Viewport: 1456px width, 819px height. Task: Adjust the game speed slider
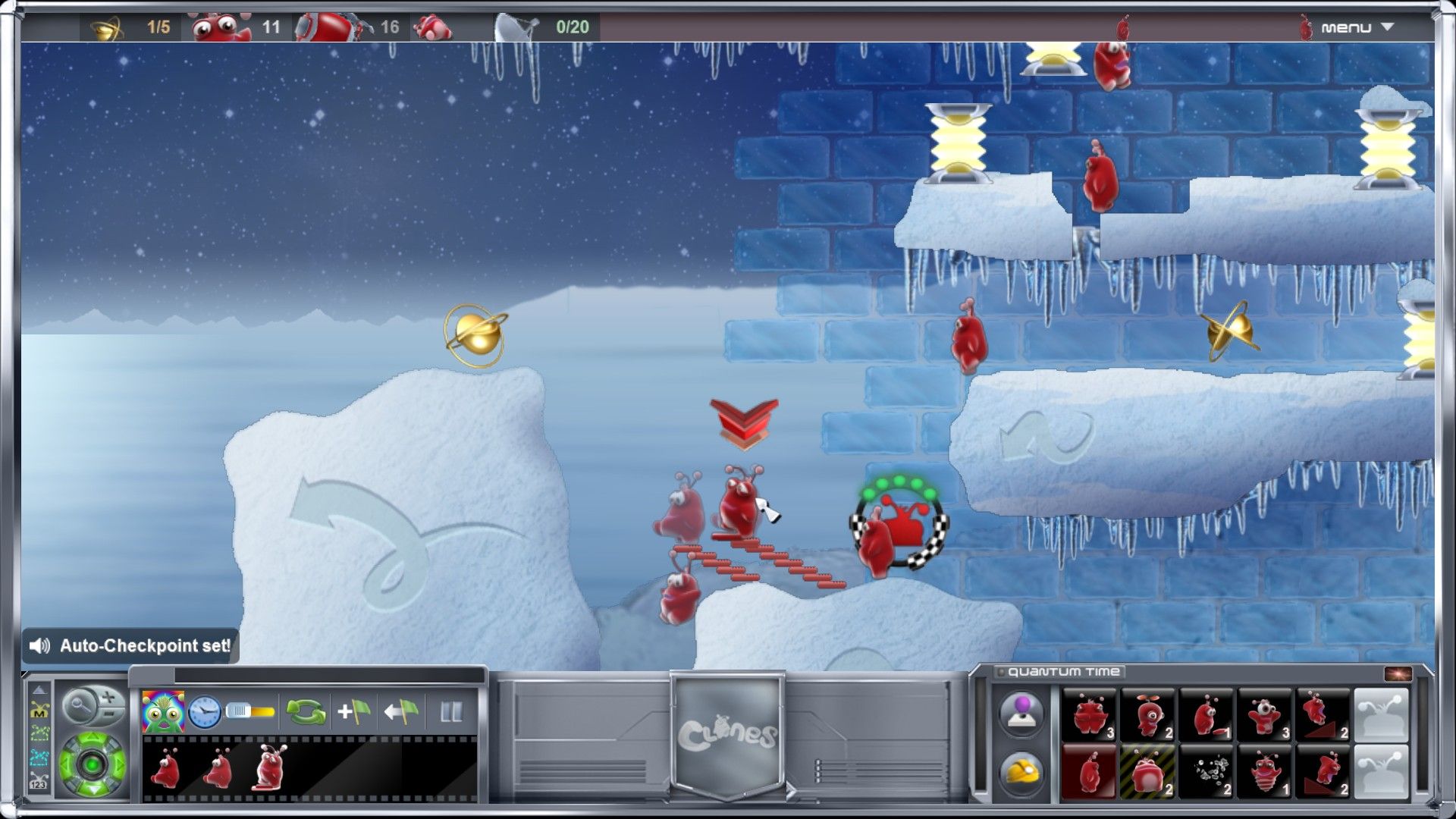[x=250, y=711]
